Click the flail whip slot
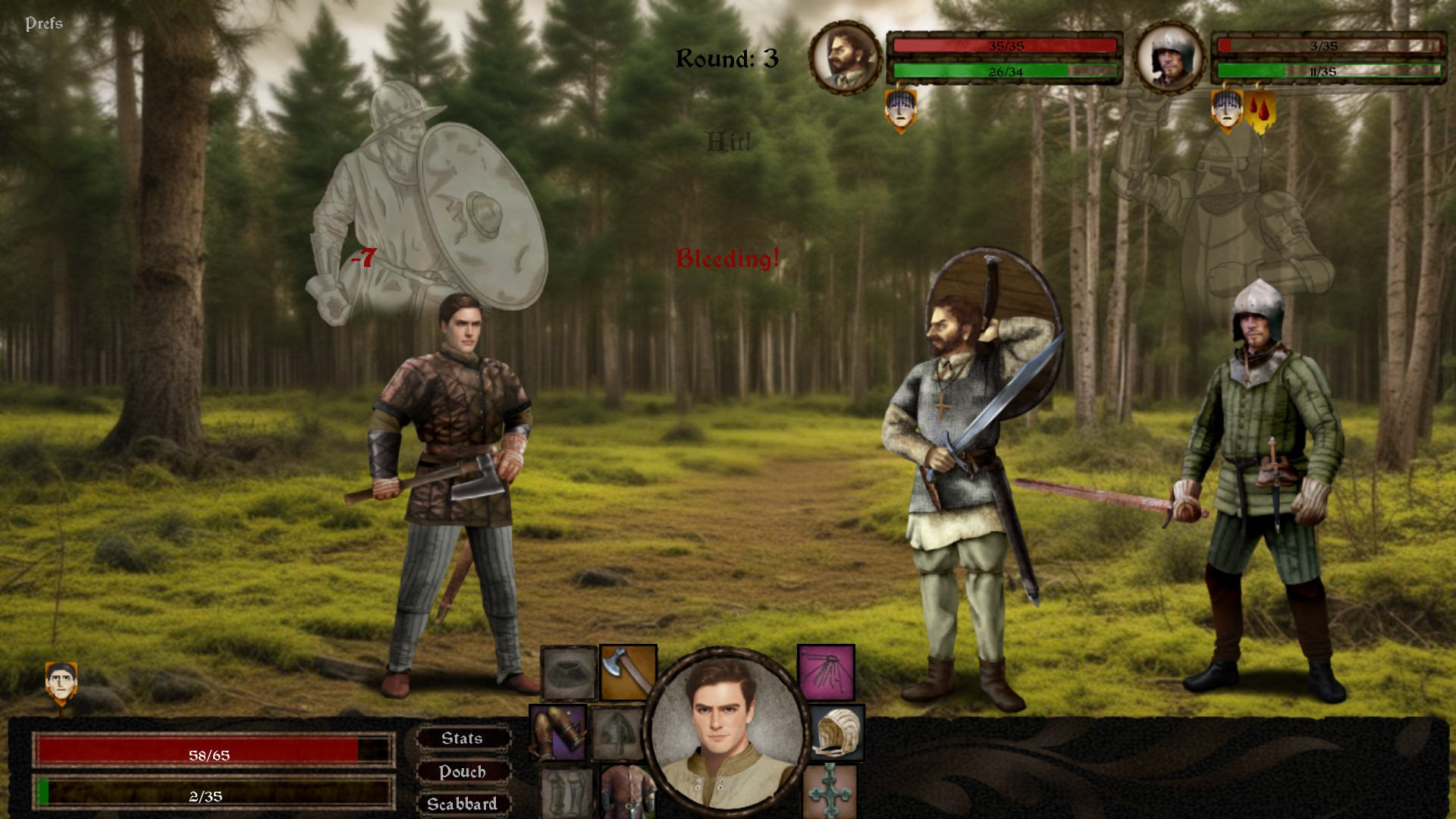 pos(826,673)
